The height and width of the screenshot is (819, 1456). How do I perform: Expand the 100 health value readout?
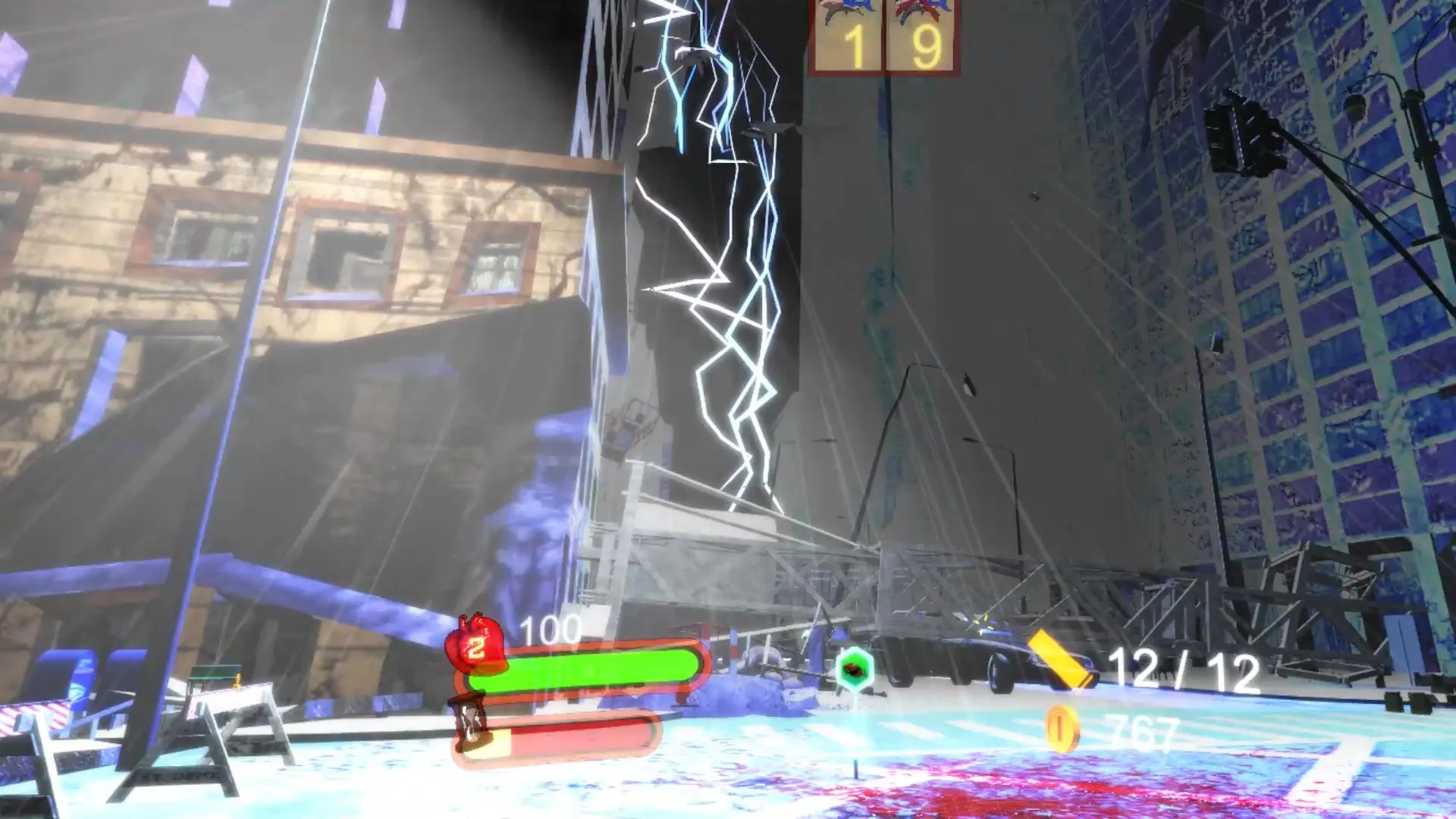tap(550, 629)
